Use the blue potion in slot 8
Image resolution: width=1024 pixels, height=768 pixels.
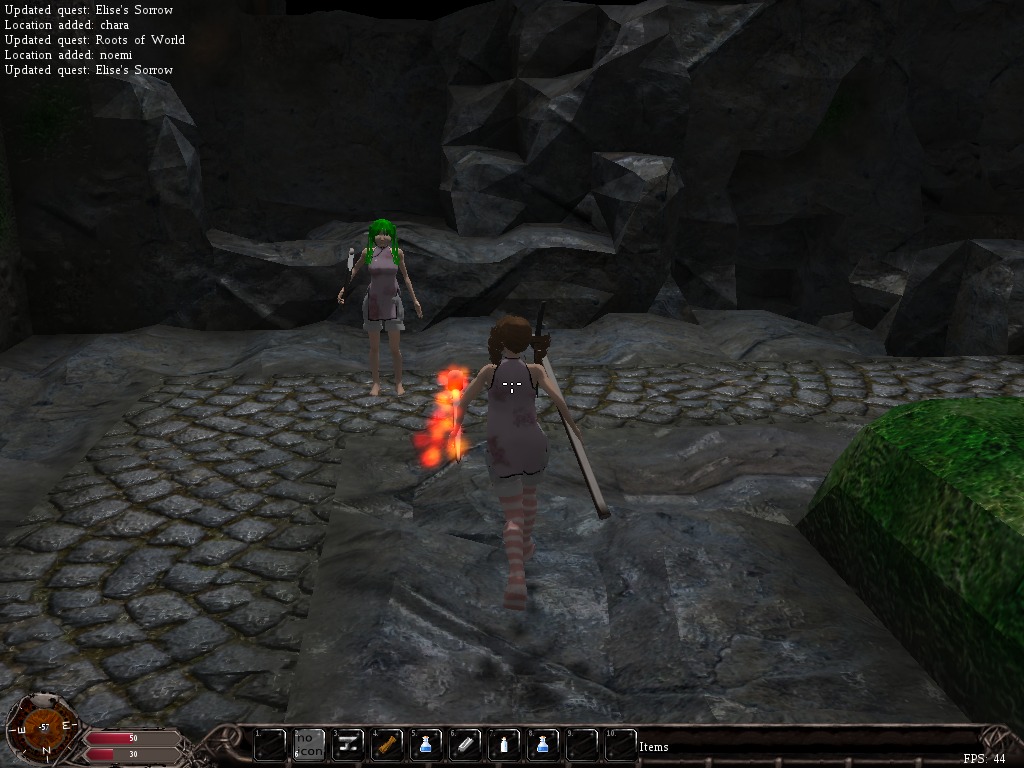click(x=544, y=744)
